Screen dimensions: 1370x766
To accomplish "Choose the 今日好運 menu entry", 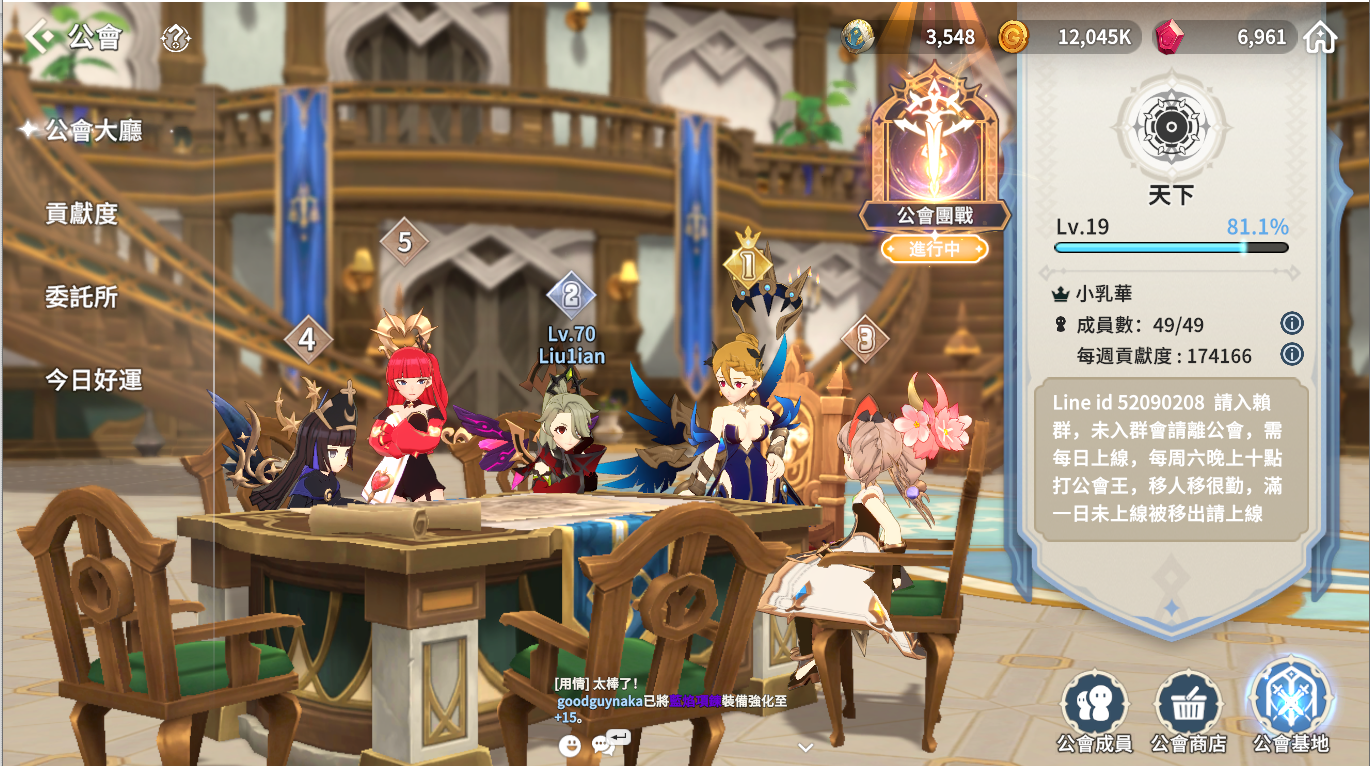I will click(93, 380).
